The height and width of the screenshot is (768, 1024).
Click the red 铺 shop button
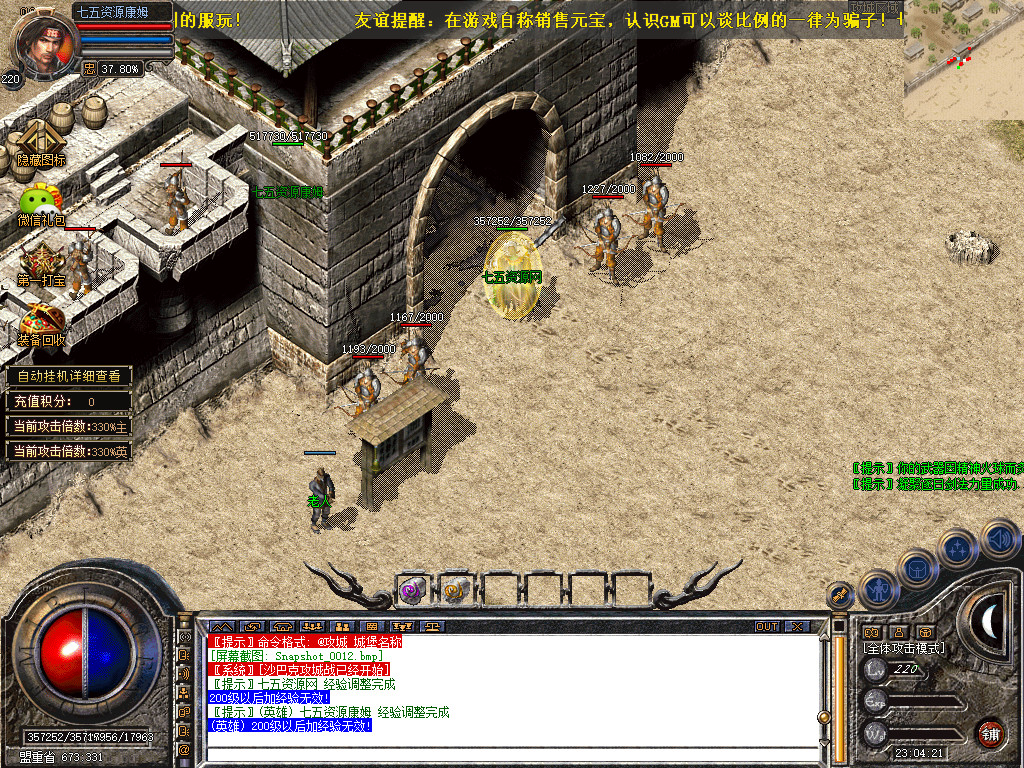(991, 733)
